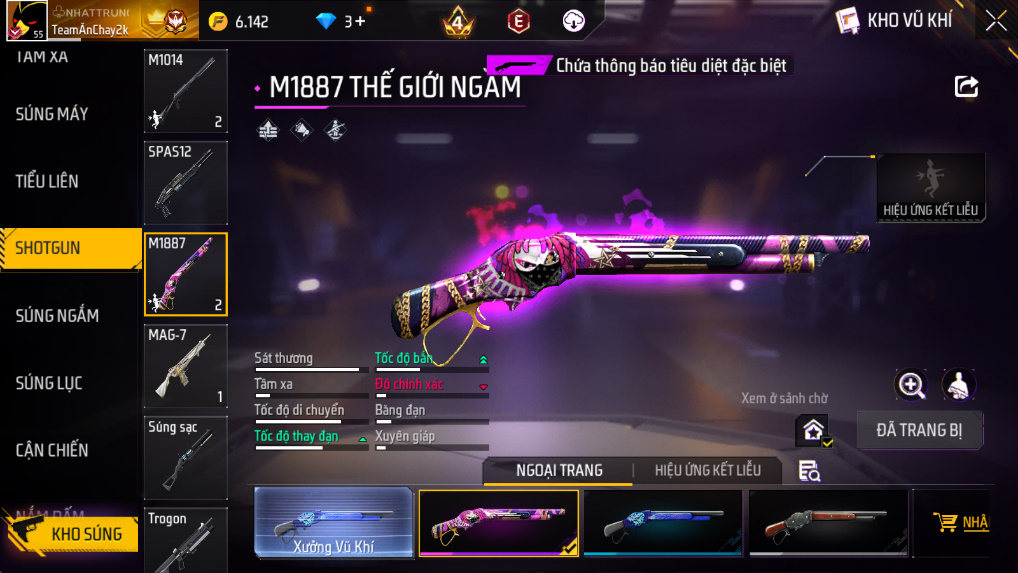Screen dimensions: 1018x573
Task: Open the Súng Máy weapon category
Action: click(x=52, y=114)
